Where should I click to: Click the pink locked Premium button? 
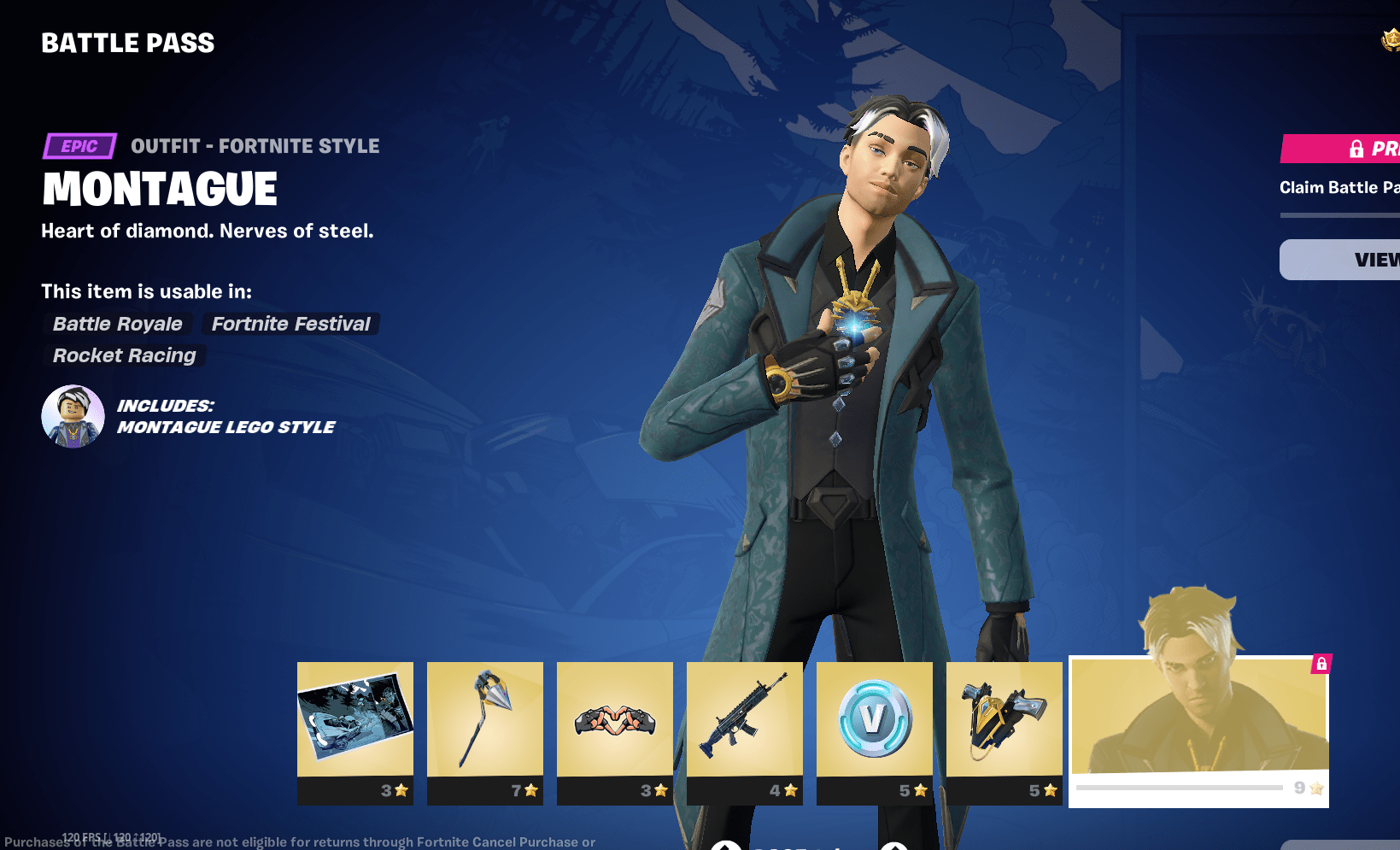(1341, 149)
